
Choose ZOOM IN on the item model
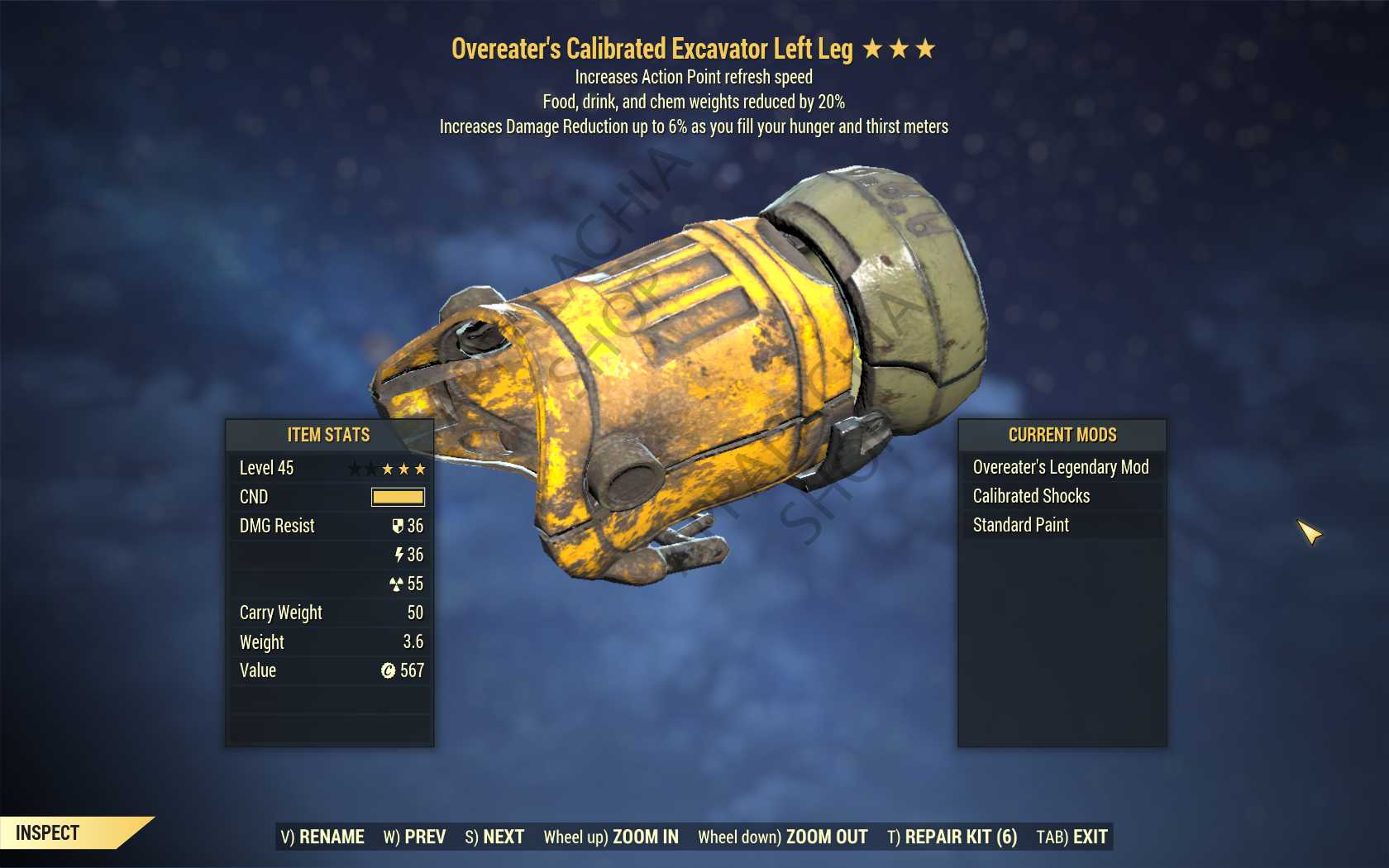[x=611, y=837]
